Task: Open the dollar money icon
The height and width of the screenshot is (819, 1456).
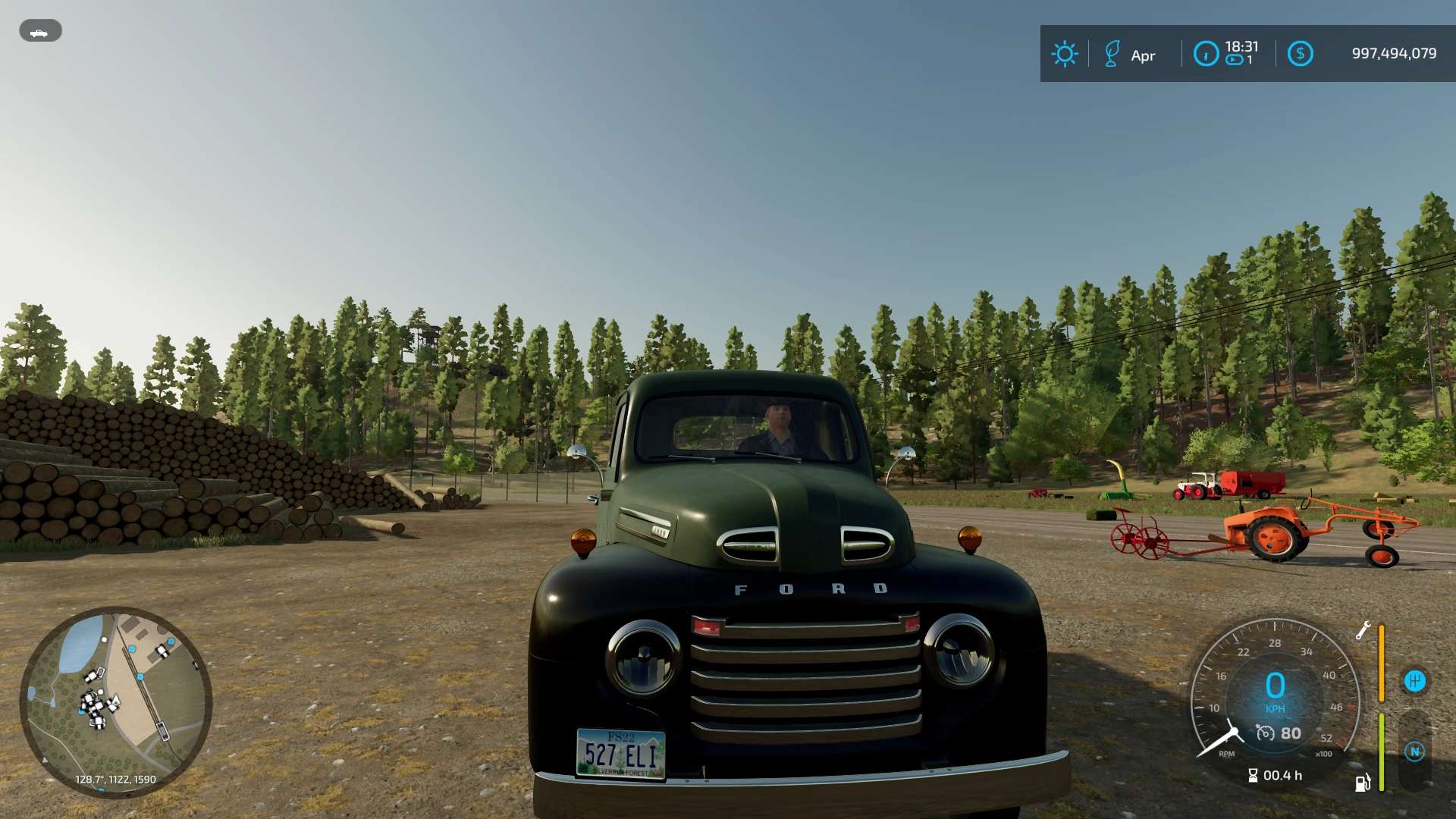Action: [x=1300, y=54]
